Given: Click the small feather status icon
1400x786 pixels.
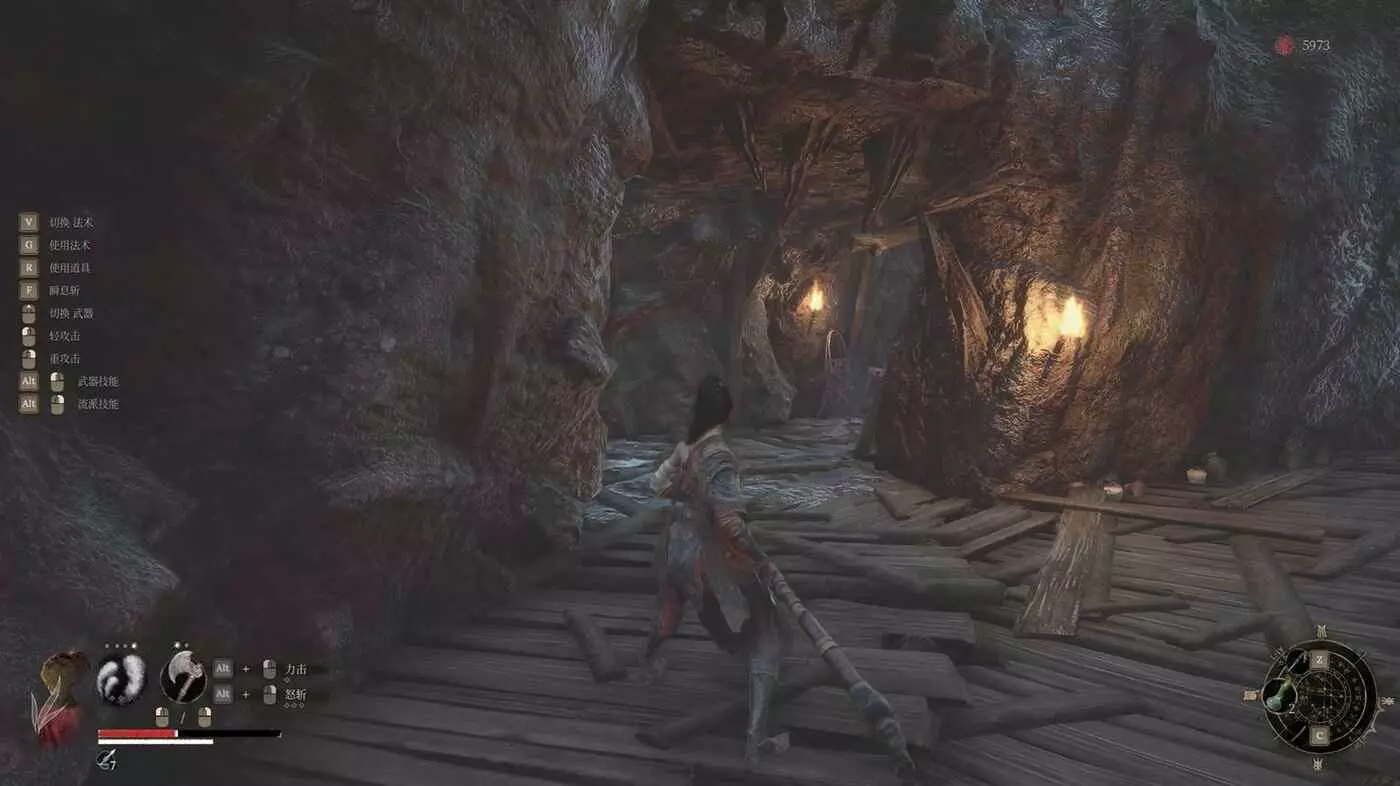Looking at the screenshot, I should pyautogui.click(x=104, y=762).
